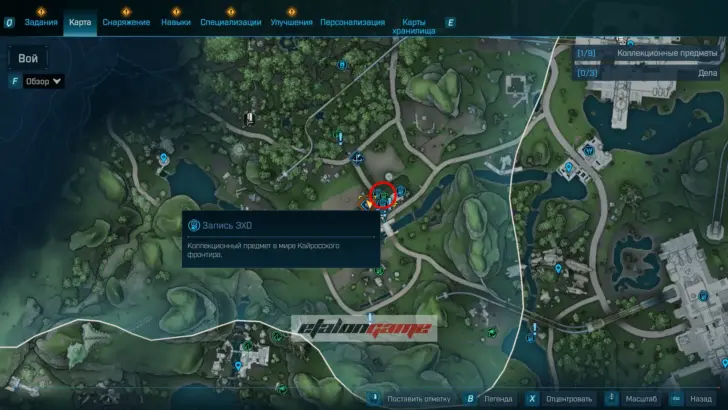The image size is (728, 410).
Task: Open the Специализации tab
Action: pos(231,22)
